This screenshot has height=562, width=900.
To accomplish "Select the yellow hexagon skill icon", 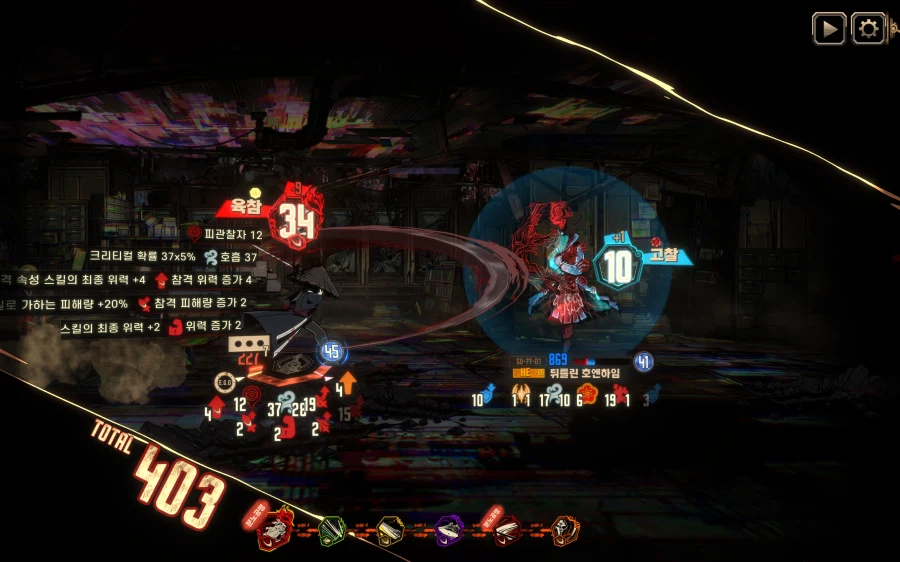I will (x=391, y=531).
